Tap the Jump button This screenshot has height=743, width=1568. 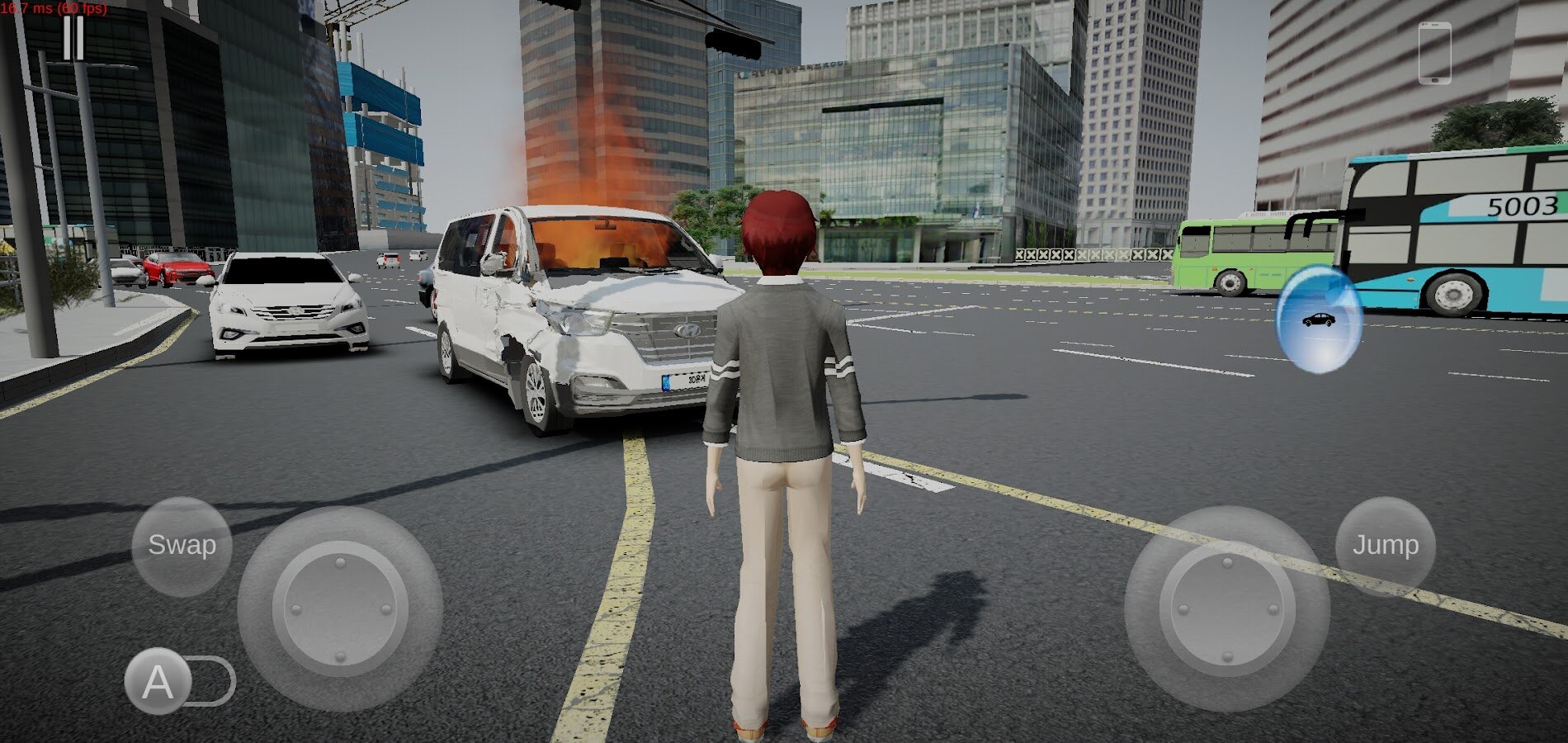coord(1385,545)
